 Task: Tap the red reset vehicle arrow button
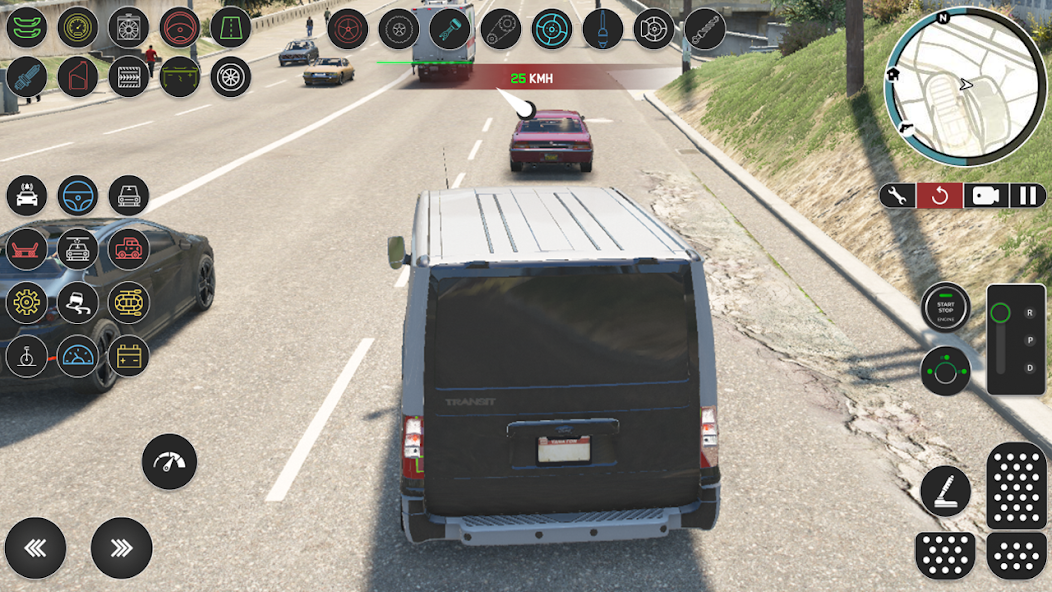[x=940, y=195]
